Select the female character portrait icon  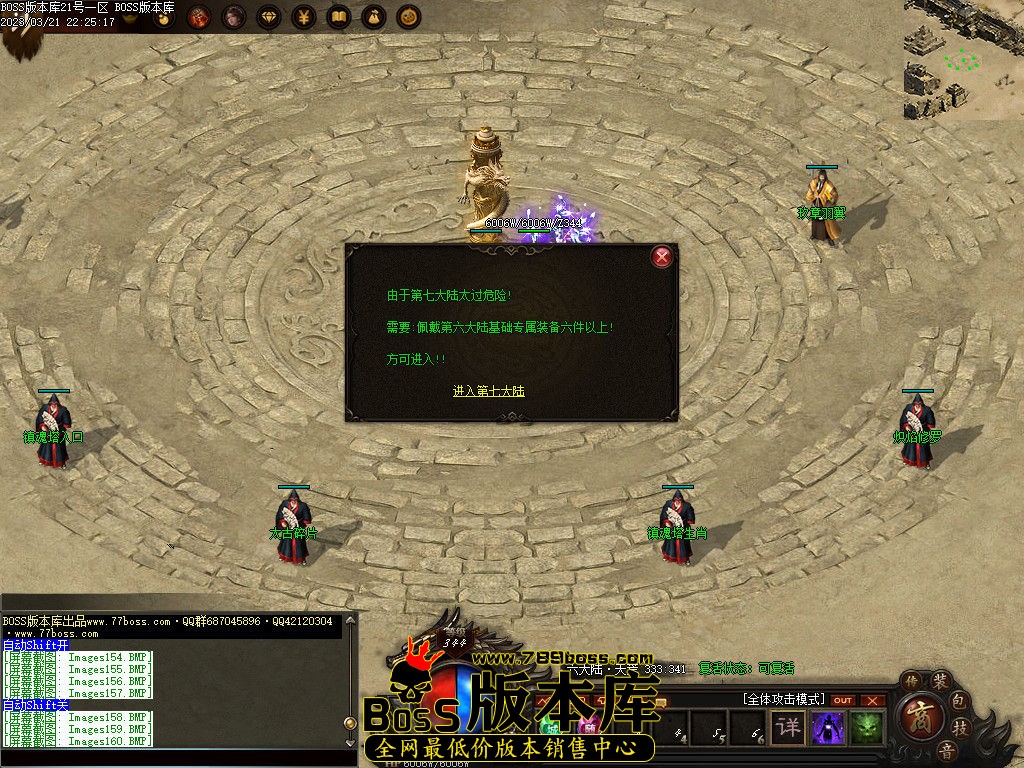click(233, 17)
